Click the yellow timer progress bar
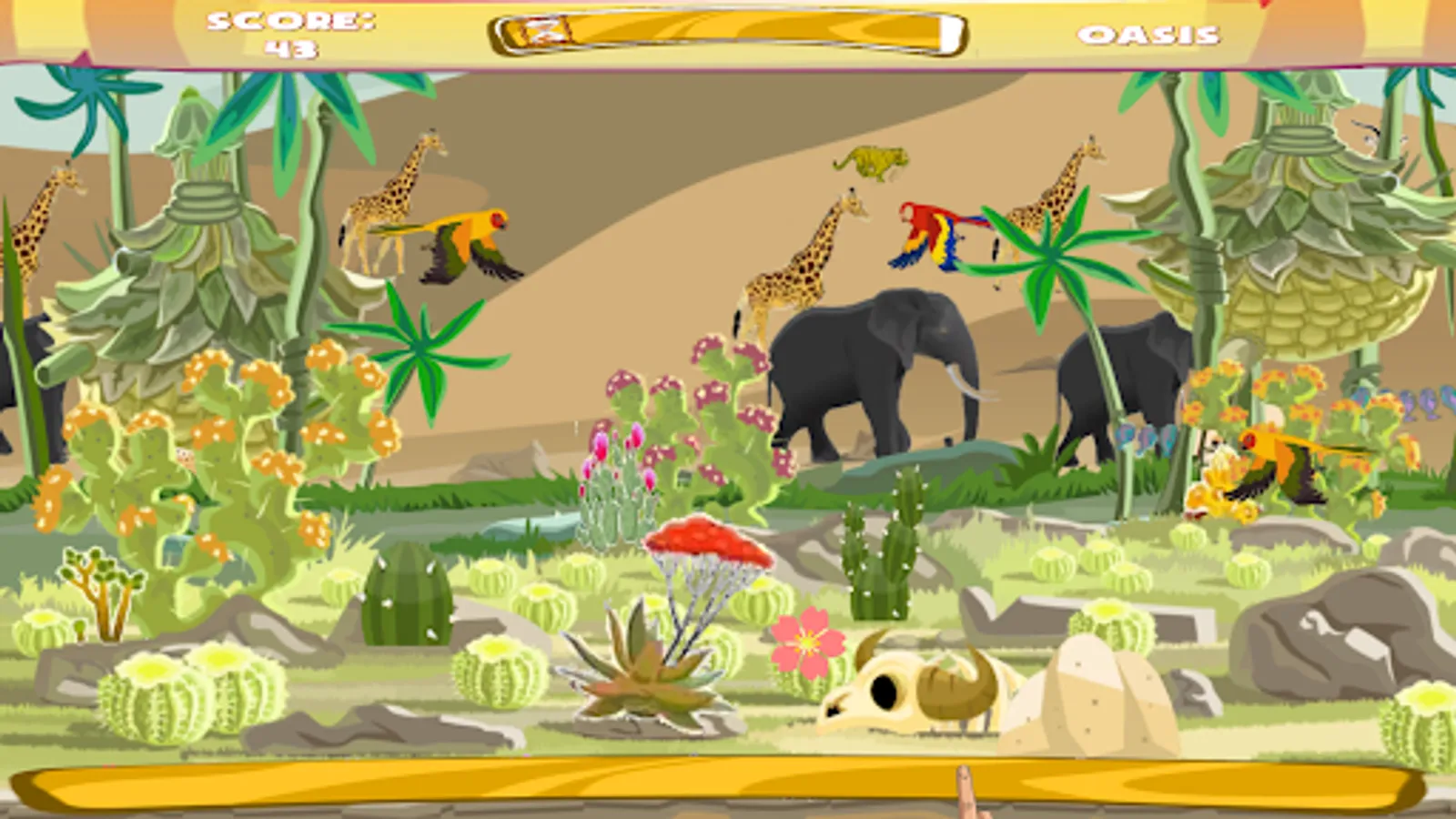 (728, 30)
